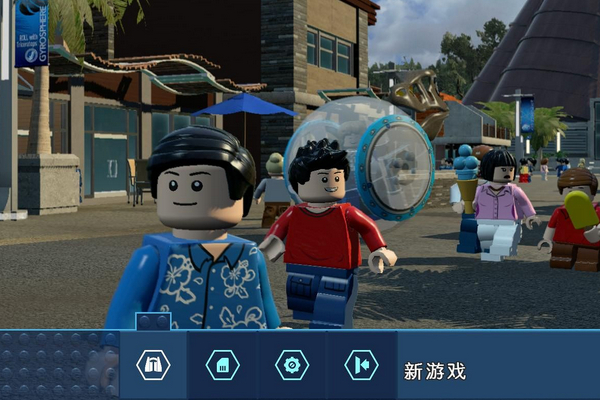The height and width of the screenshot is (400, 600).
Task: Select the highlighted gate icon for New Game
Action: coord(153,365)
